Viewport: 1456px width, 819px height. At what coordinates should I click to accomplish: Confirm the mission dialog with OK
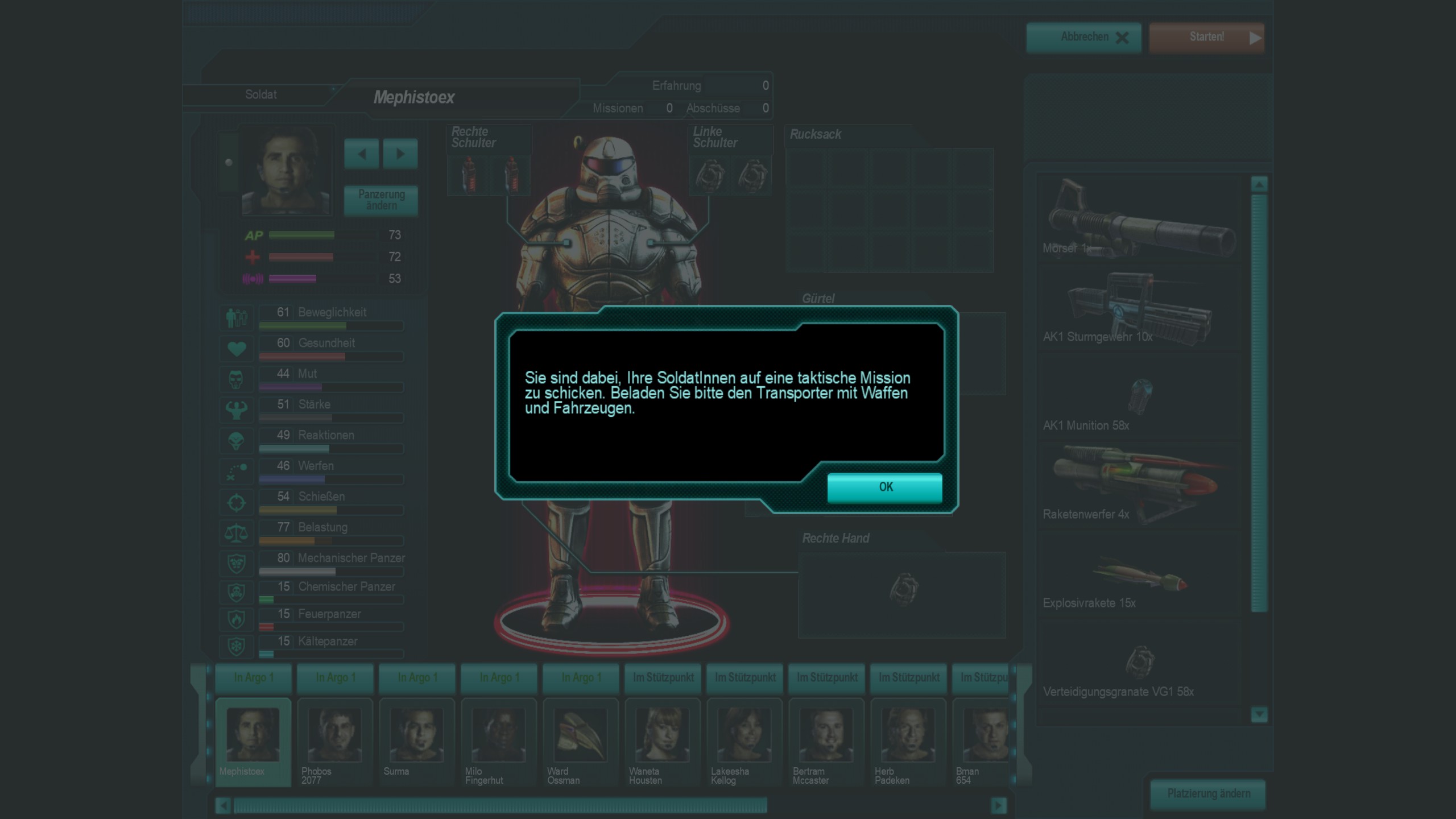click(x=884, y=487)
